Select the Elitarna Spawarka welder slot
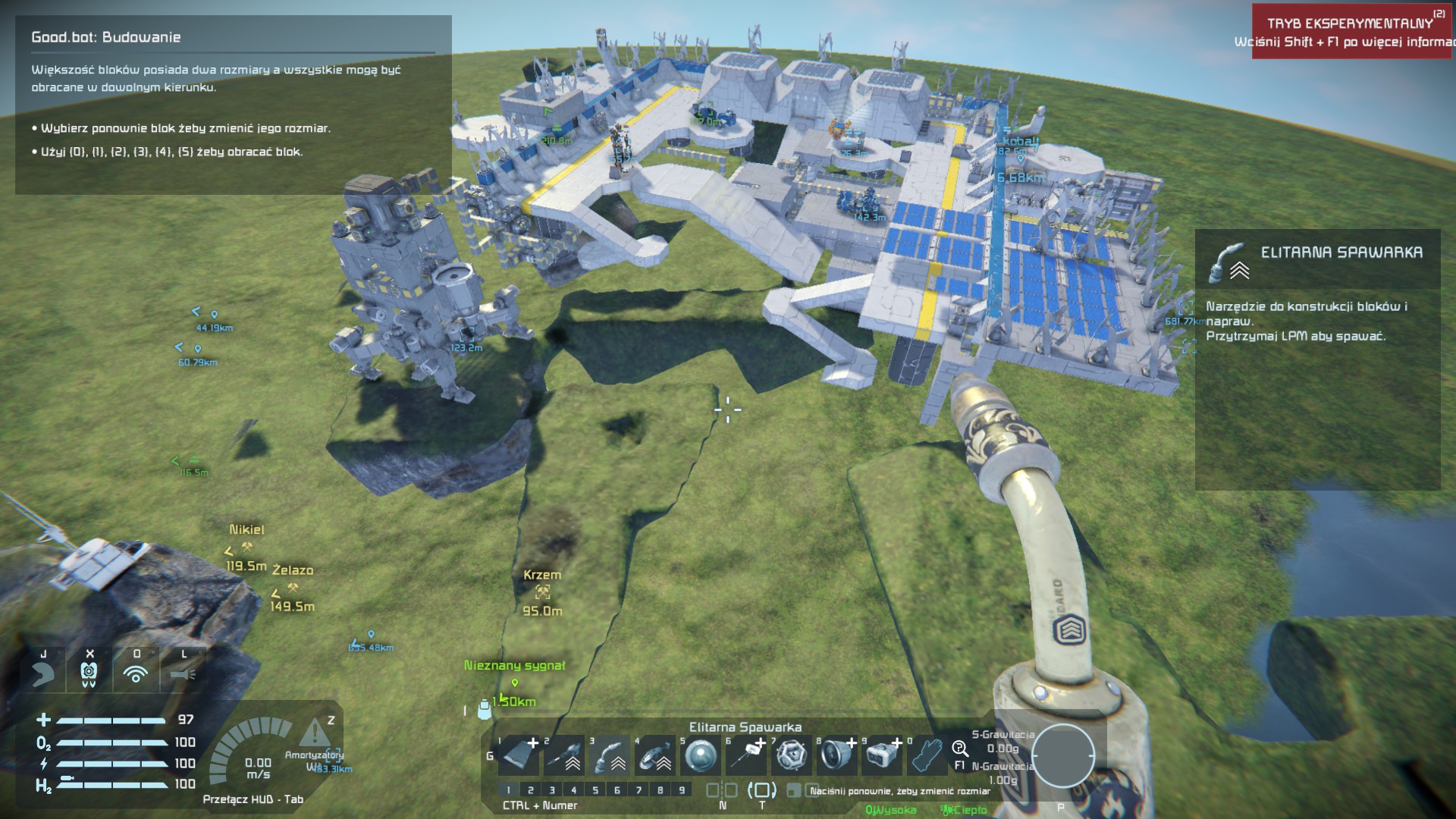 pyautogui.click(x=610, y=755)
